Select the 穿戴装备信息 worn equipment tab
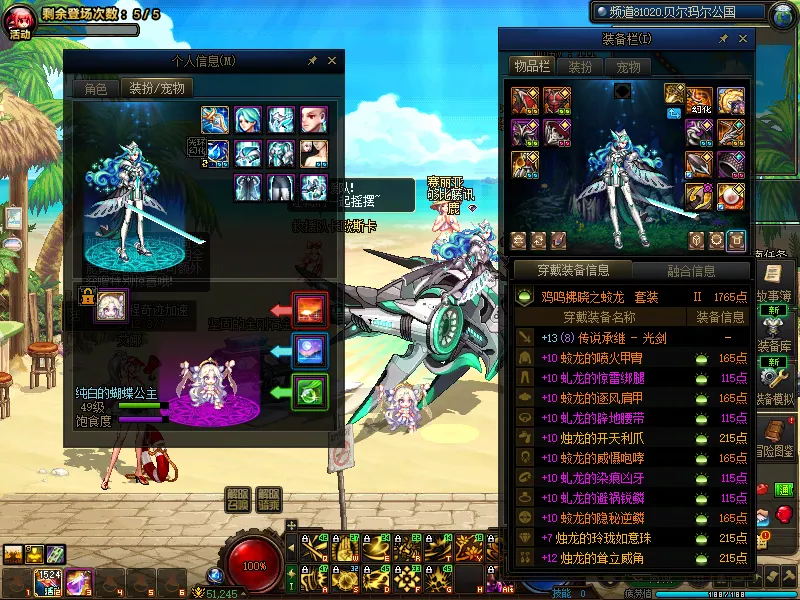 [x=573, y=270]
